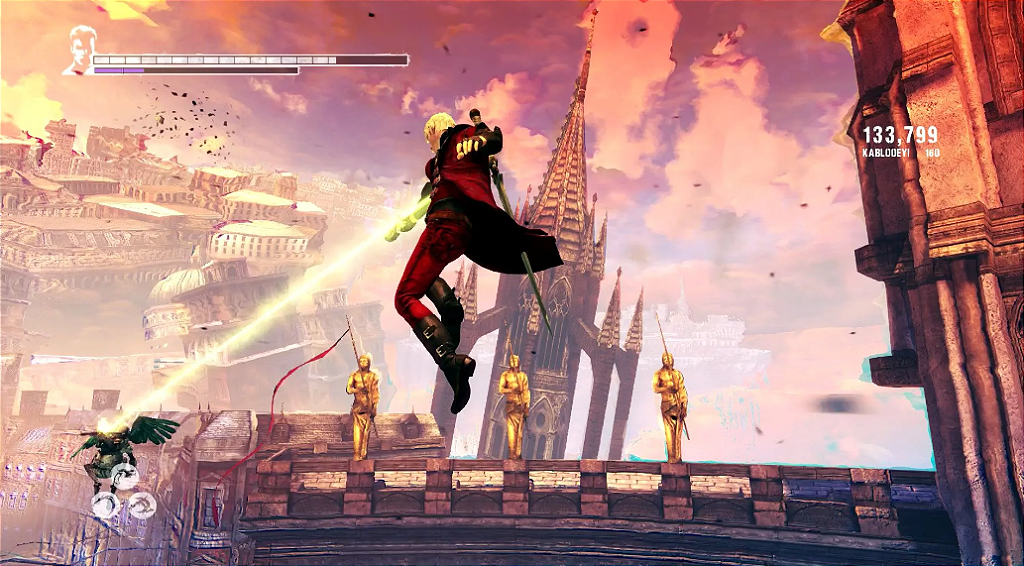The width and height of the screenshot is (1024, 566).
Task: Pick the axe weapon icon
Action: pyautogui.click(x=143, y=505)
